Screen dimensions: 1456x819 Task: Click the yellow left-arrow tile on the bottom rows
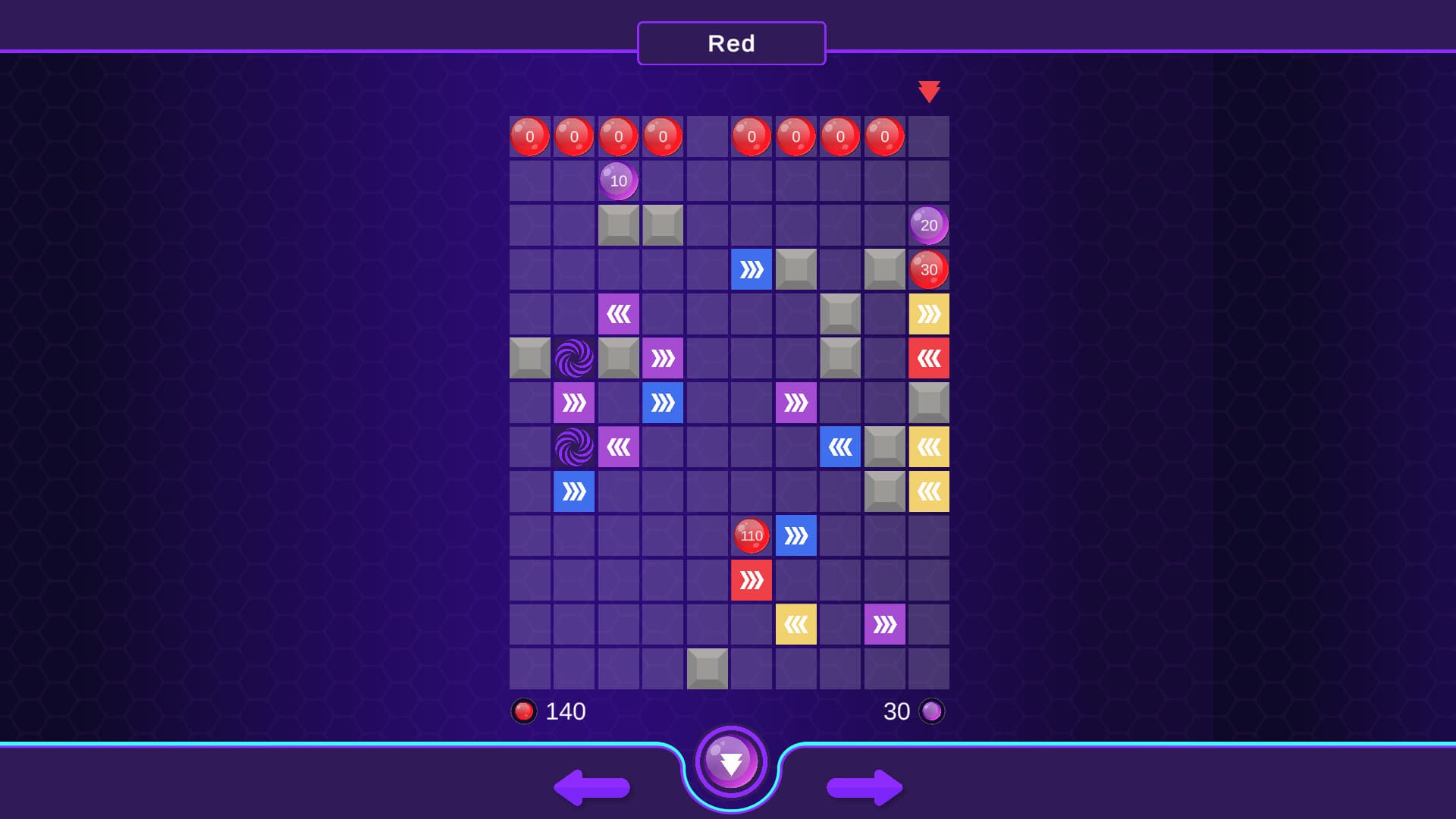(796, 623)
